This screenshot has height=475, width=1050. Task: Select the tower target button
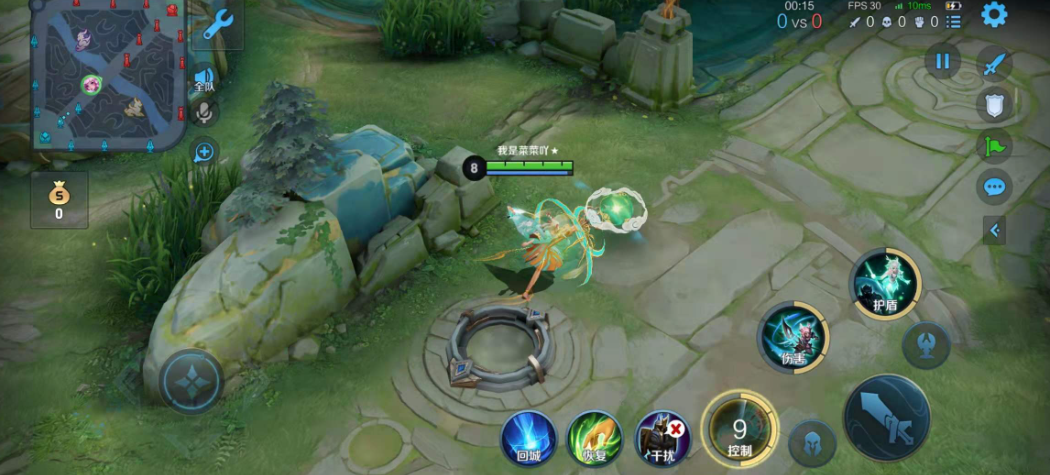[926, 345]
